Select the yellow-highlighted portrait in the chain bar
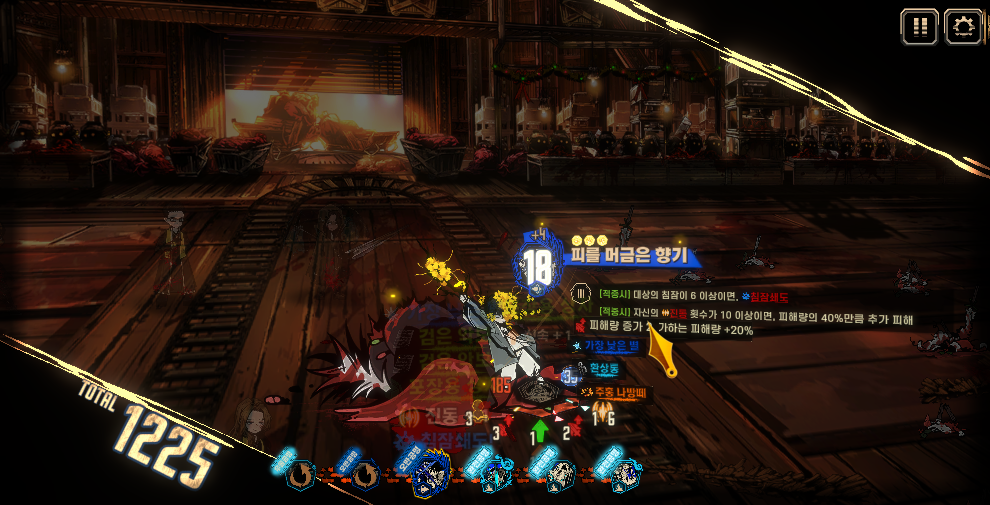The height and width of the screenshot is (505, 990). (429, 476)
